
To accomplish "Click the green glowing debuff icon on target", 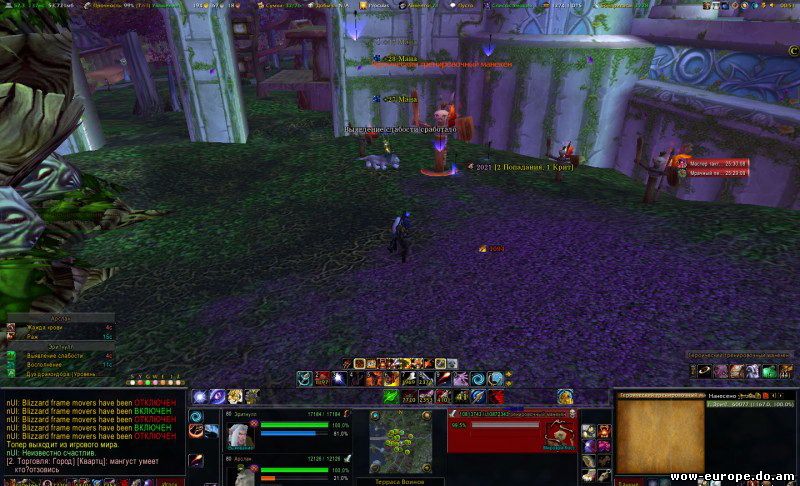I will [x=768, y=372].
